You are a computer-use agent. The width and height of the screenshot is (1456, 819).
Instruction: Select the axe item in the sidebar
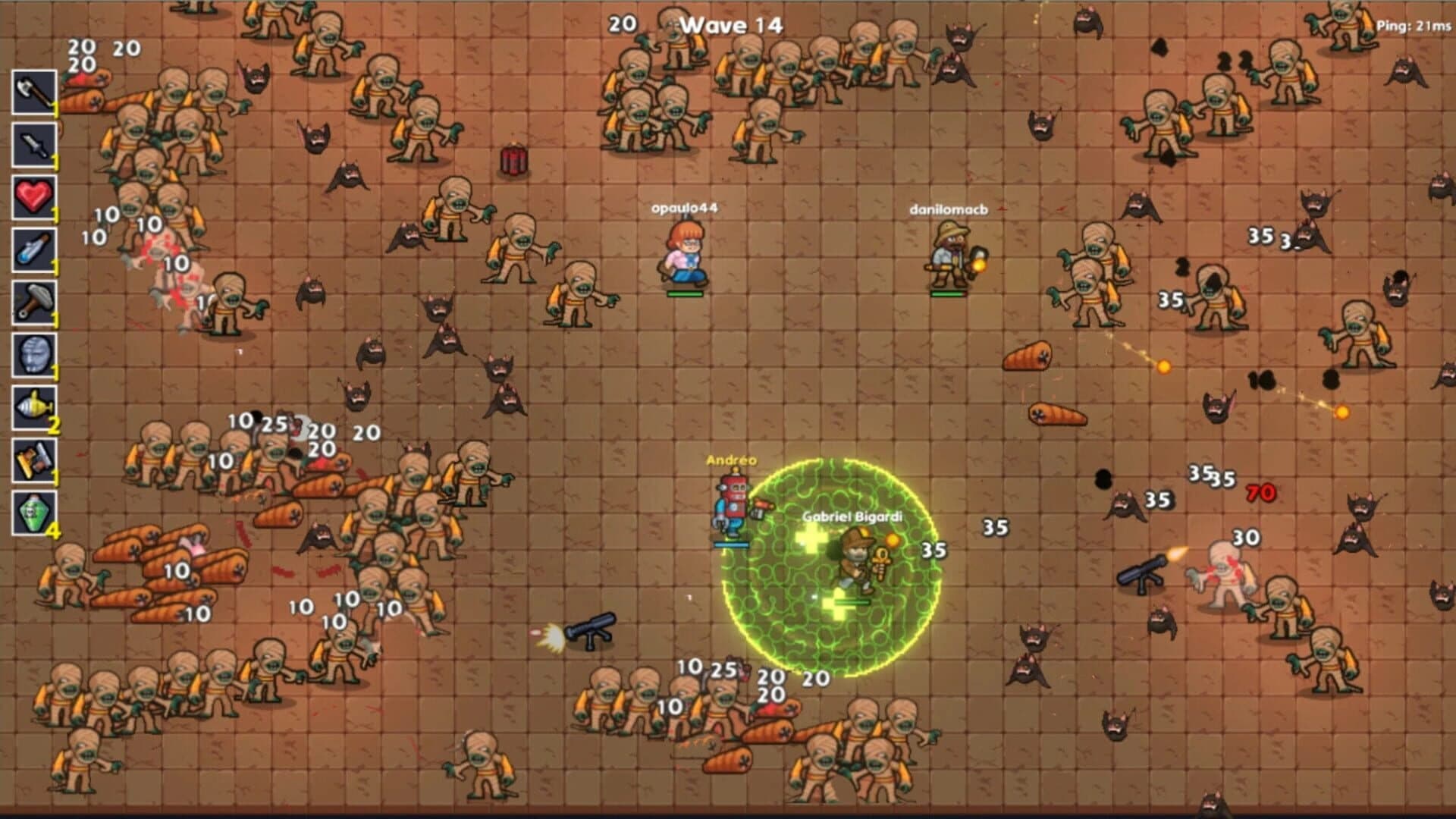(34, 93)
